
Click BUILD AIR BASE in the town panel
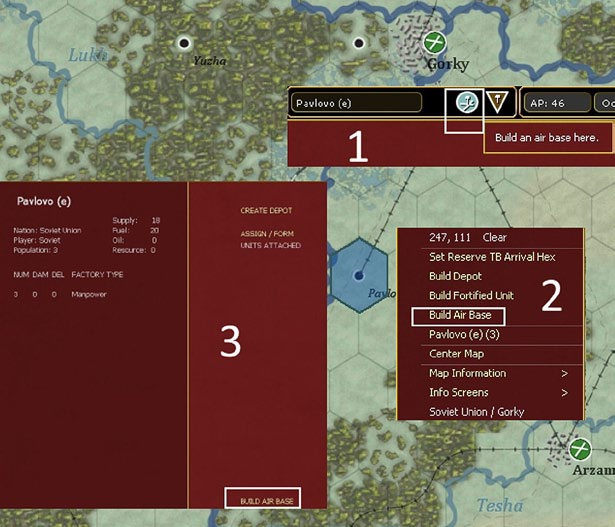coord(263,500)
